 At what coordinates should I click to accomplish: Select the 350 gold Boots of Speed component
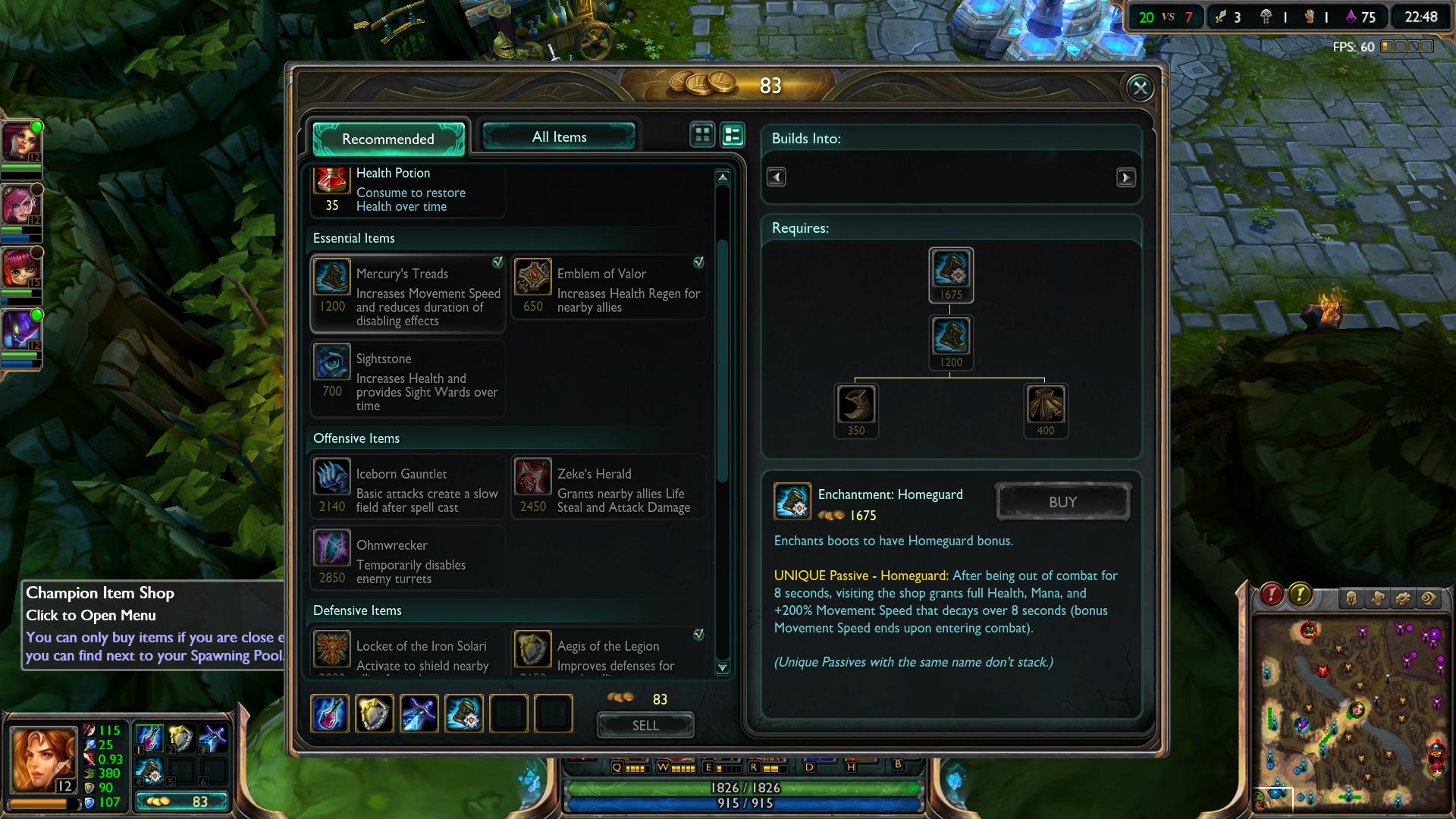click(x=855, y=404)
